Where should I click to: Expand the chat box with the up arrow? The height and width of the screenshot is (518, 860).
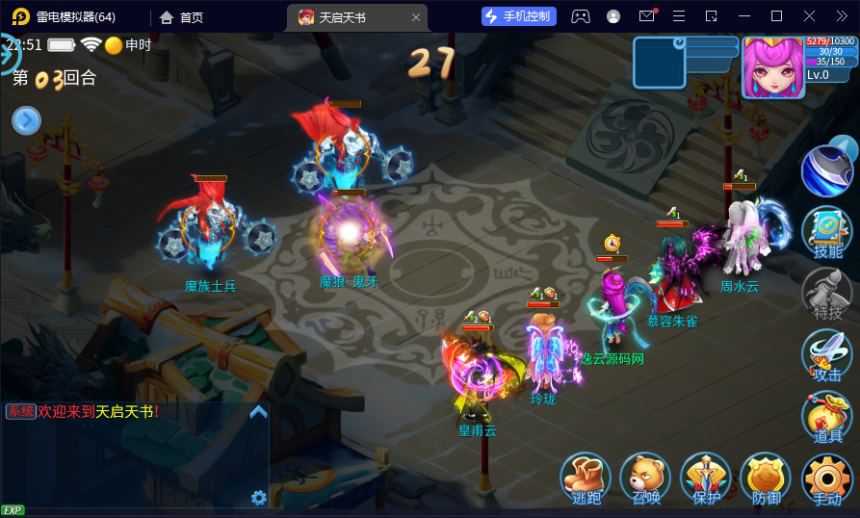pyautogui.click(x=258, y=411)
